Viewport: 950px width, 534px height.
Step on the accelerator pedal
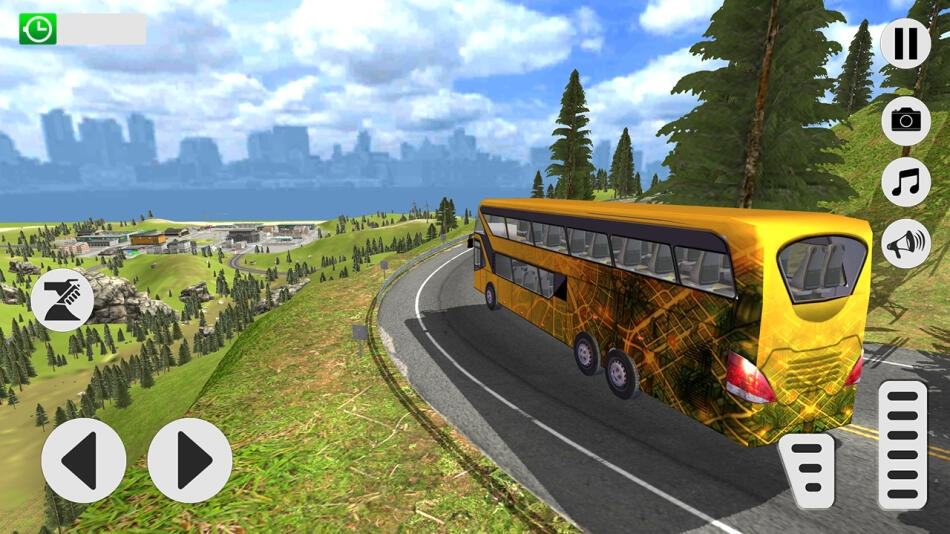click(902, 444)
